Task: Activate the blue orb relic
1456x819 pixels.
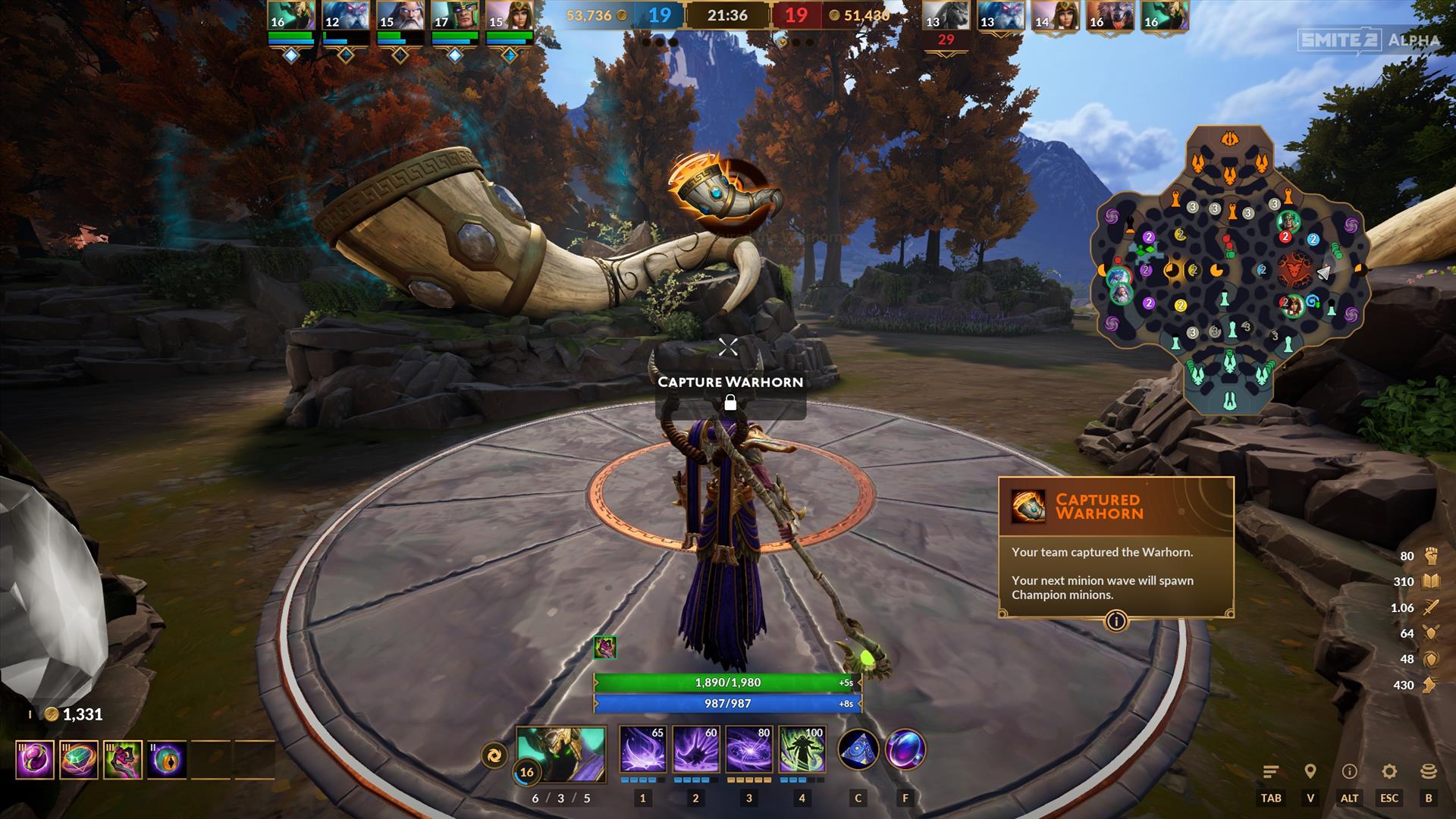Action: click(x=905, y=749)
